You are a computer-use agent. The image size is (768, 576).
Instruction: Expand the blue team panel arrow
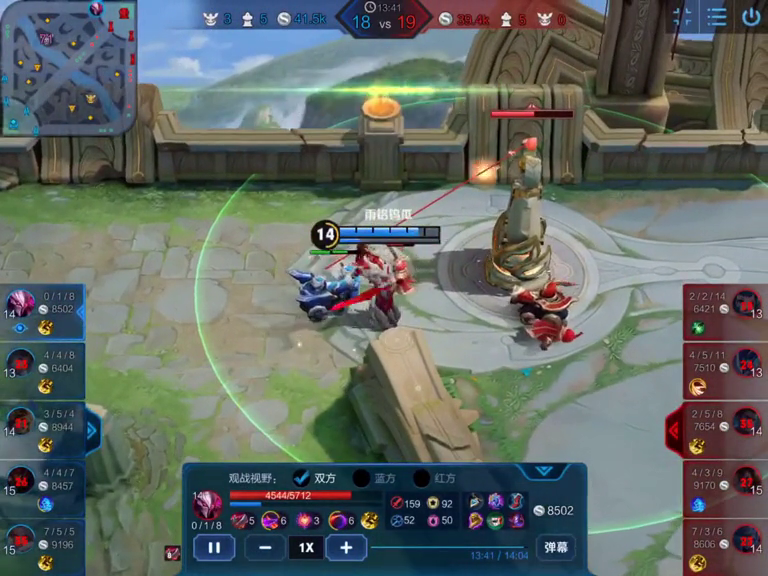[x=93, y=431]
